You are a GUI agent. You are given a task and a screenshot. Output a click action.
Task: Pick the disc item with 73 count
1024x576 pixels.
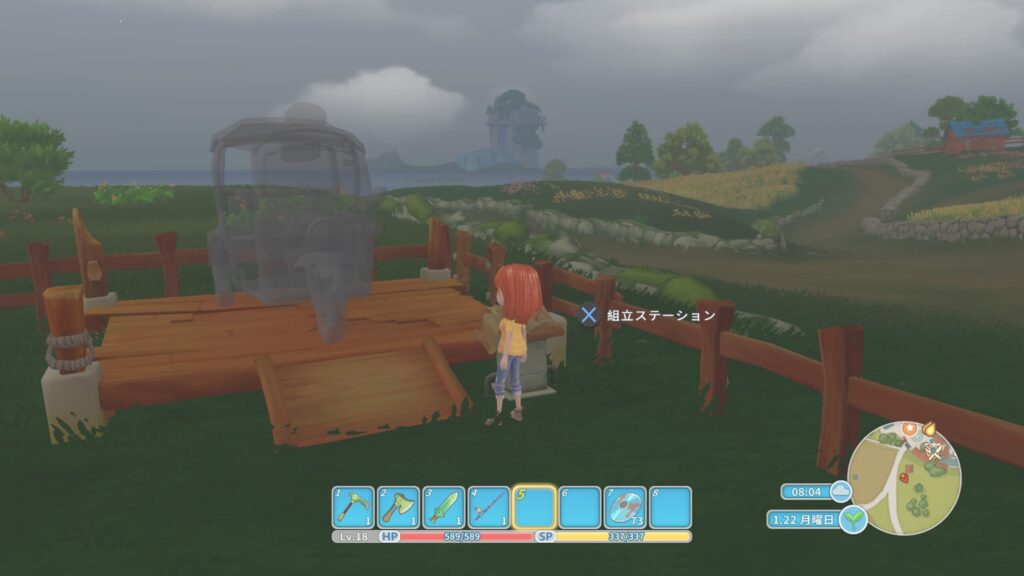click(x=625, y=507)
